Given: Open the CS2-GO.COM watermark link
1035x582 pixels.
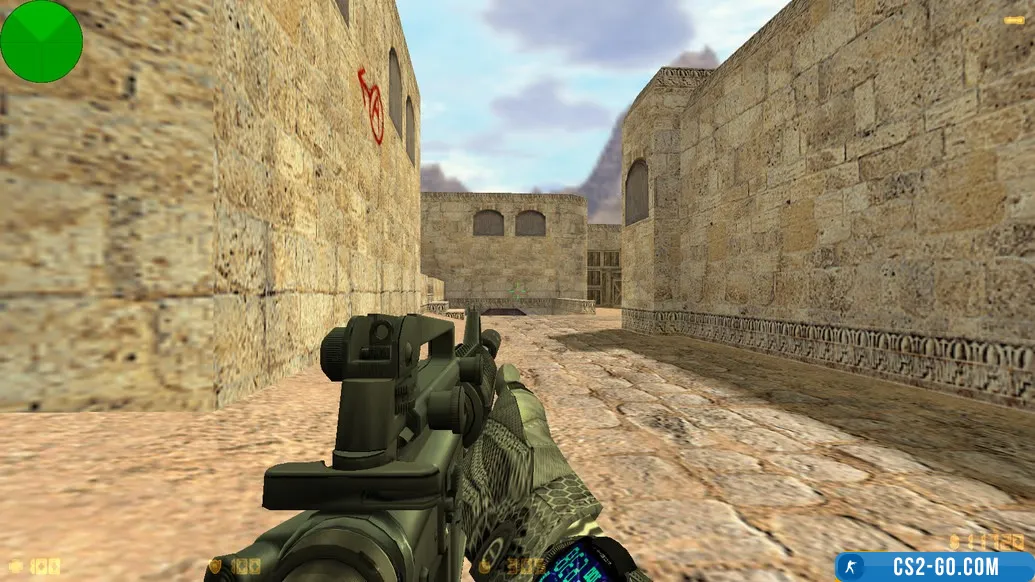Looking at the screenshot, I should 935,567.
